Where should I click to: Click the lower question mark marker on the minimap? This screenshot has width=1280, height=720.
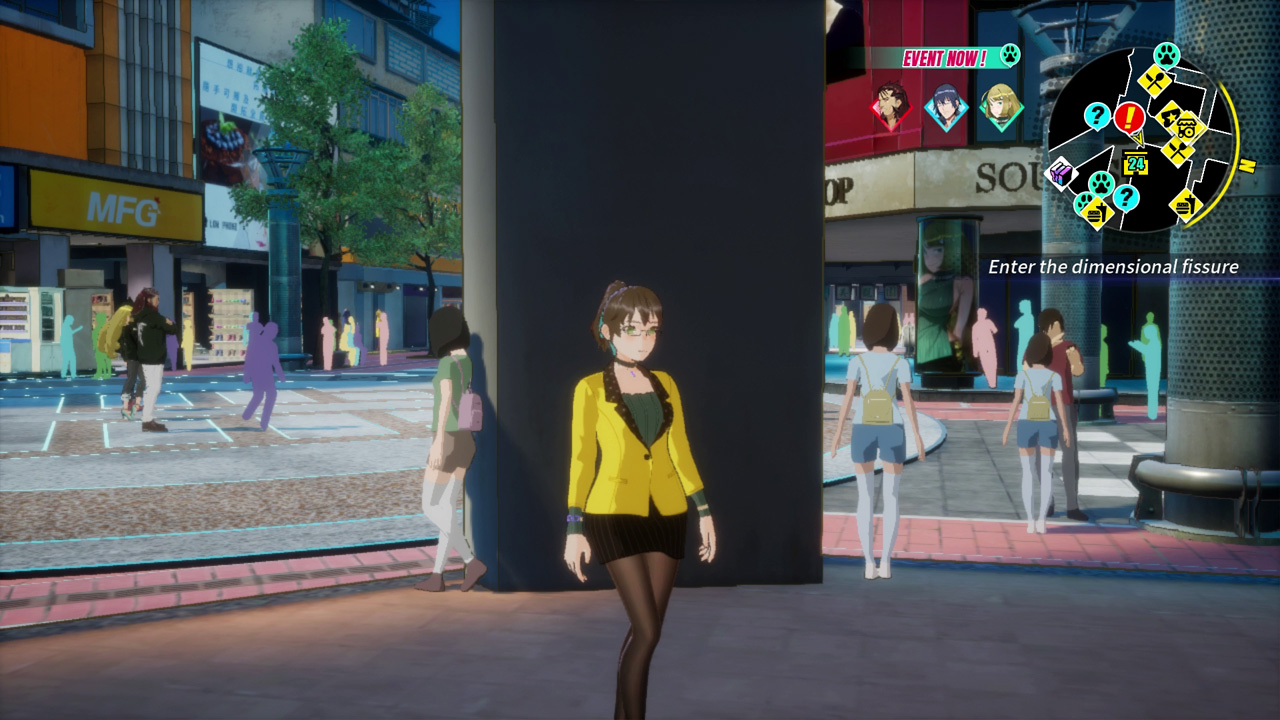click(1126, 198)
